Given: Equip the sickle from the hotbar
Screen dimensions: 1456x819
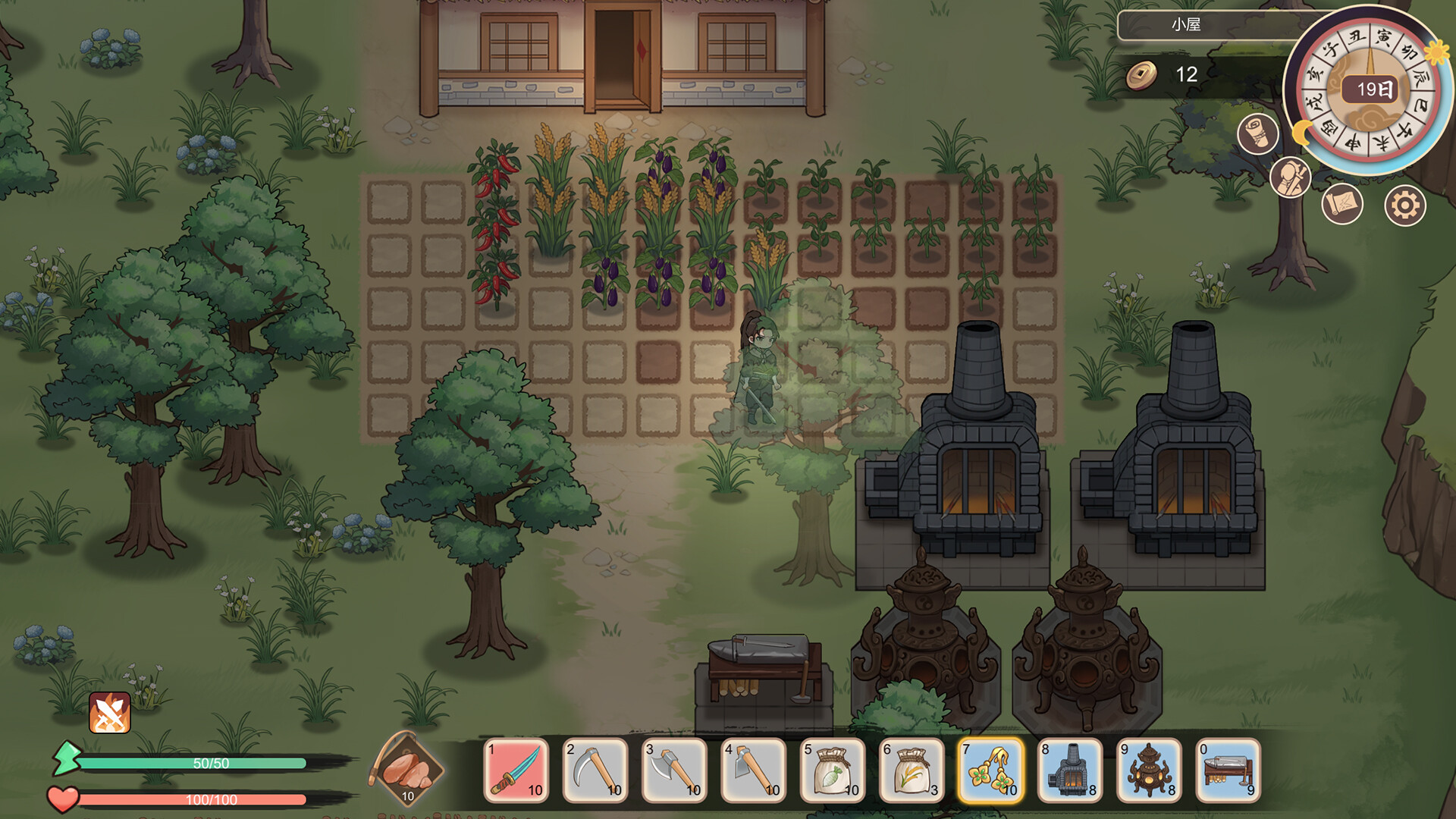Looking at the screenshot, I should click(x=596, y=770).
